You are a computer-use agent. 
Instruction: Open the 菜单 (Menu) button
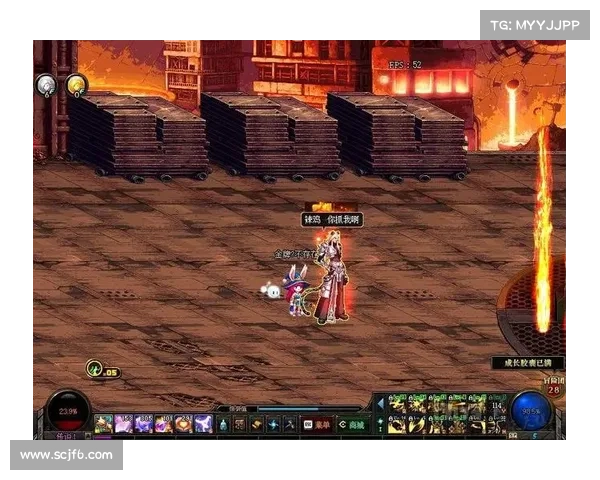tap(316, 424)
